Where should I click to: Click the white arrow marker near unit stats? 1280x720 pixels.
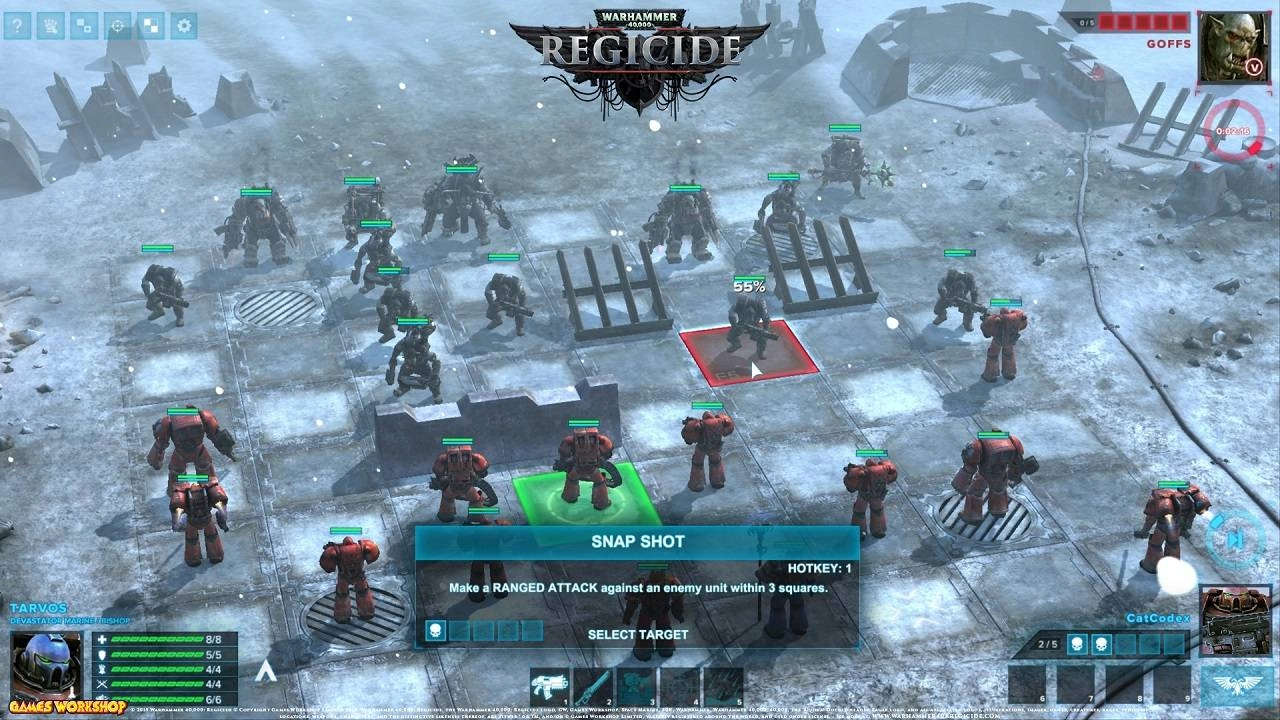263,671
